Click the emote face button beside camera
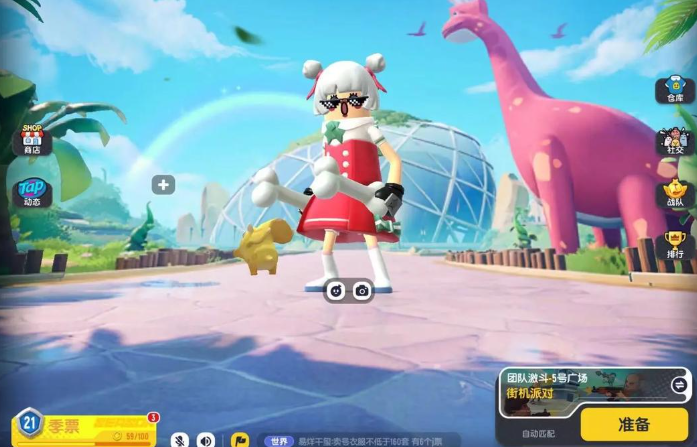This screenshot has height=447, width=697. [x=336, y=290]
